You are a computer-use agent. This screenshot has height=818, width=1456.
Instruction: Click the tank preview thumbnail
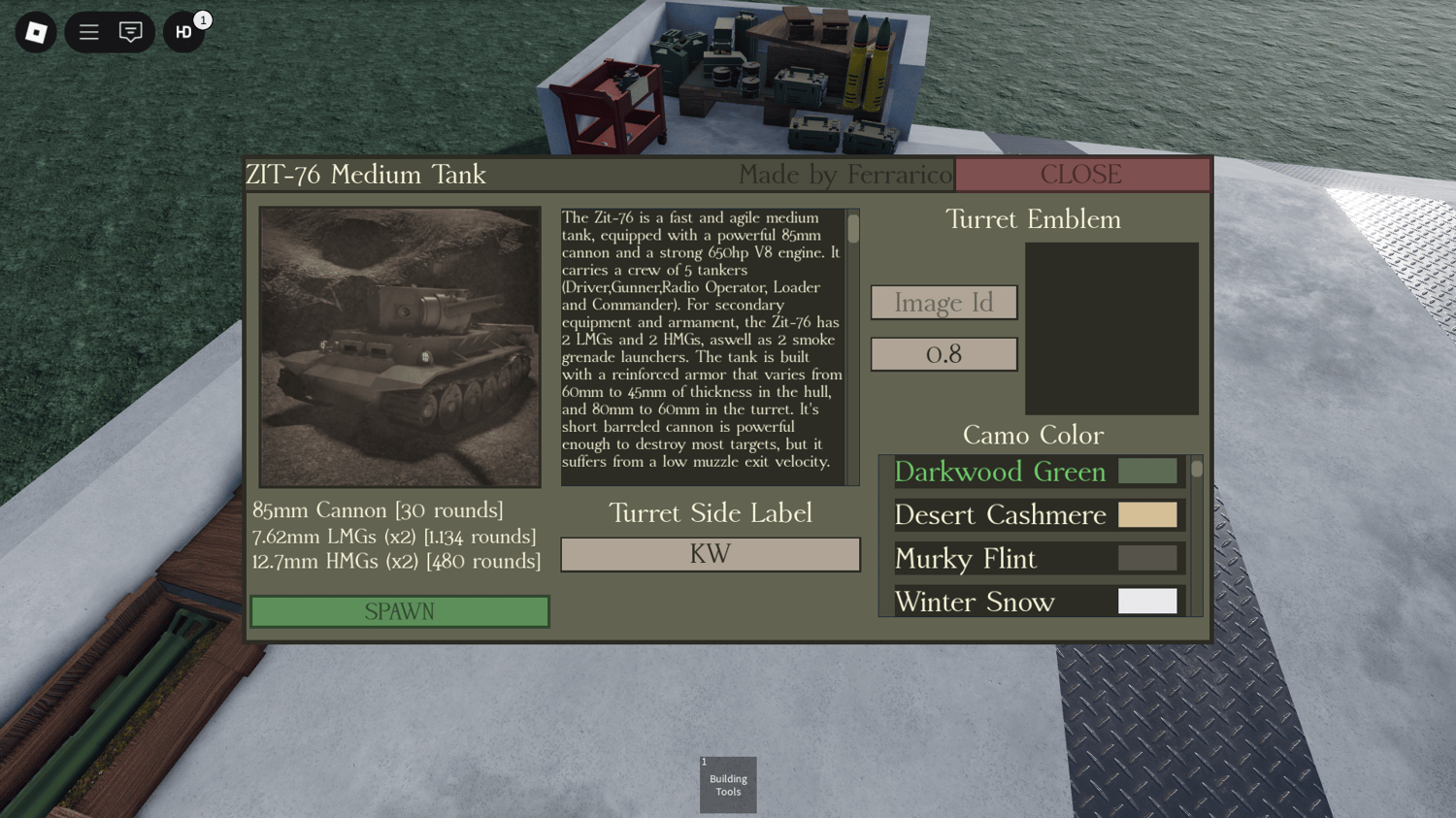pyautogui.click(x=400, y=346)
